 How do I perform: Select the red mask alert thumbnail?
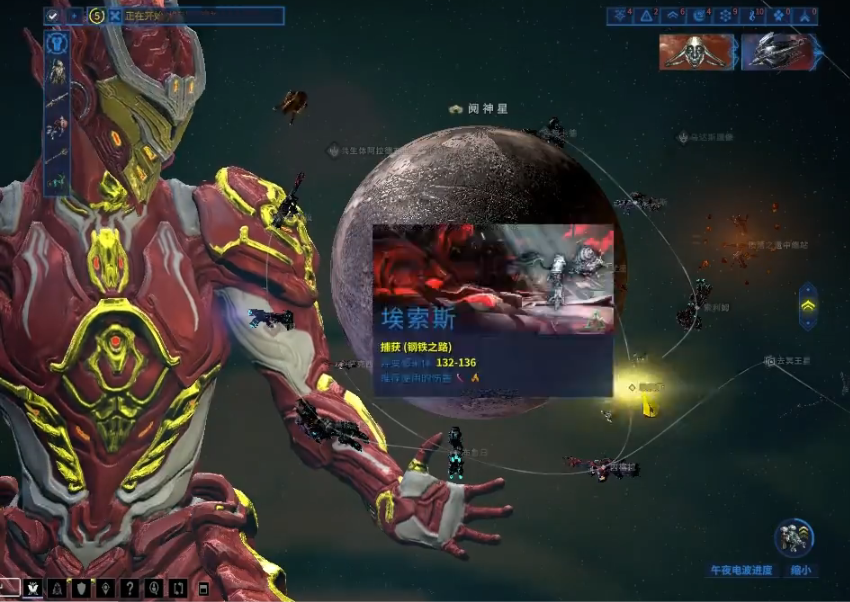click(697, 52)
